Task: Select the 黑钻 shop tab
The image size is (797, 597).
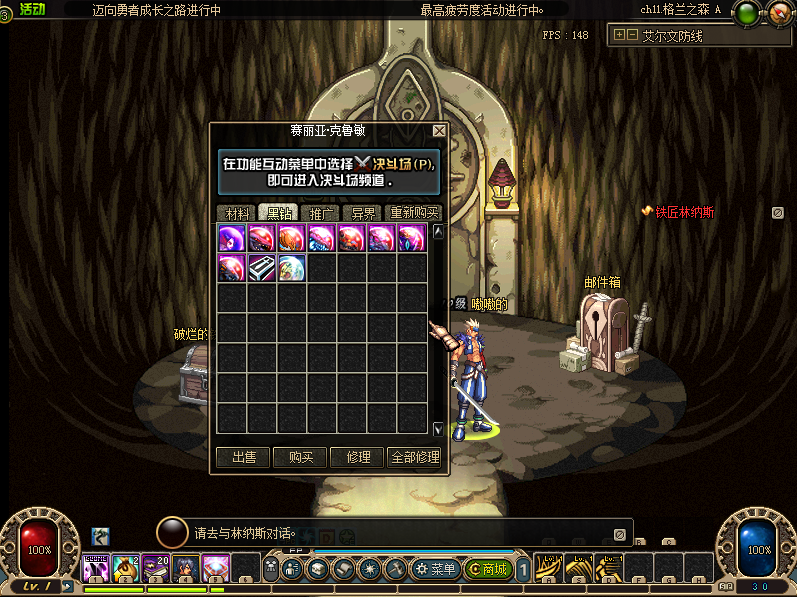Action: [x=279, y=213]
